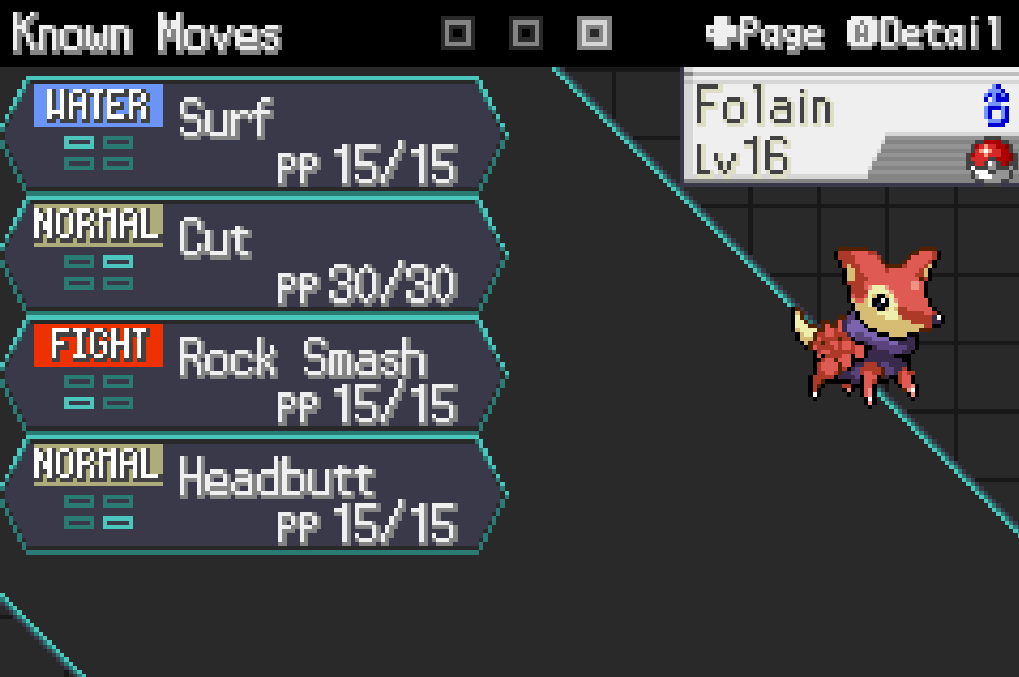This screenshot has height=677, width=1019.
Task: Choose the Cut move
Action: [255, 254]
